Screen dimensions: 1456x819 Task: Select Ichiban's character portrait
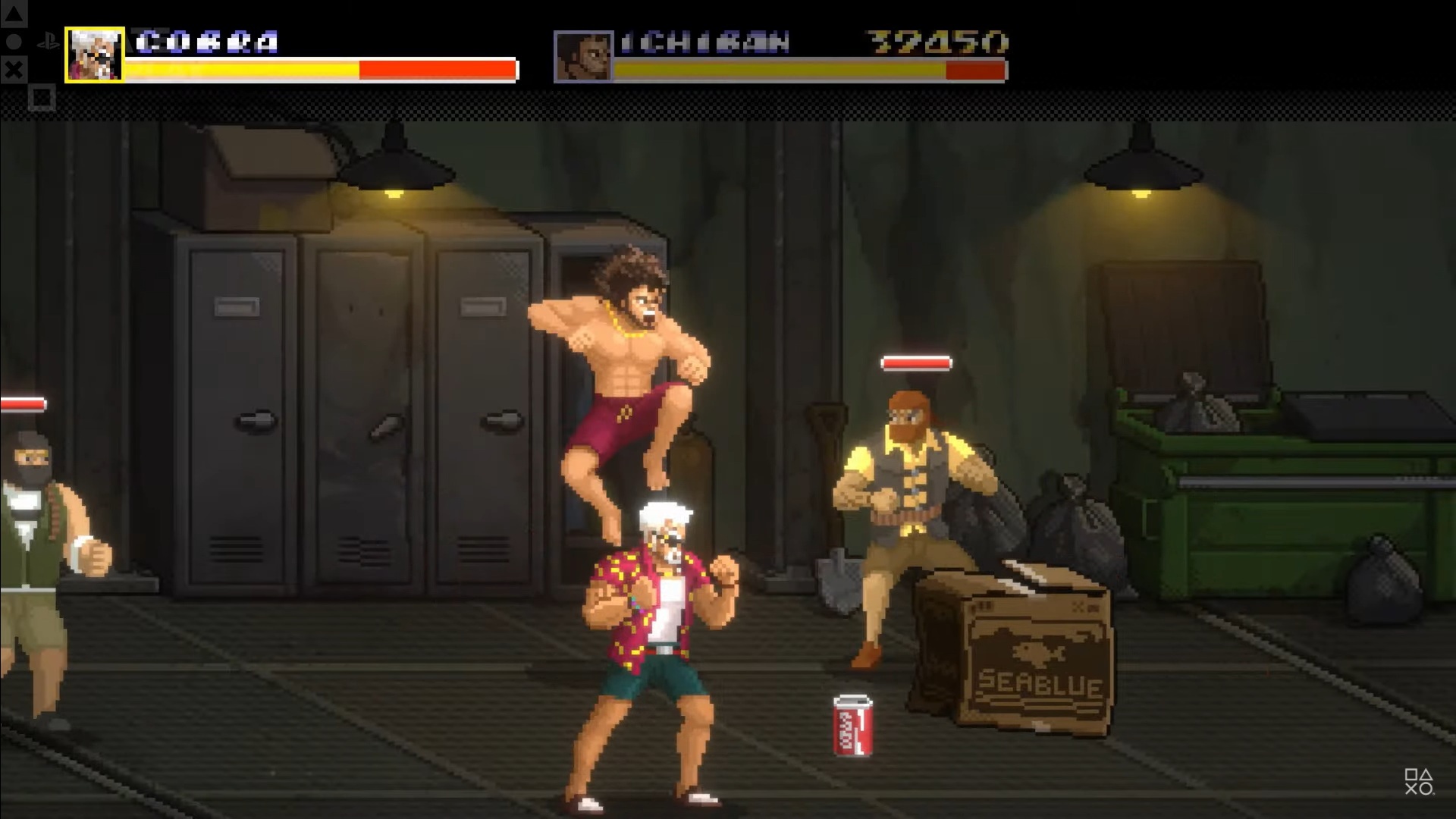(583, 56)
